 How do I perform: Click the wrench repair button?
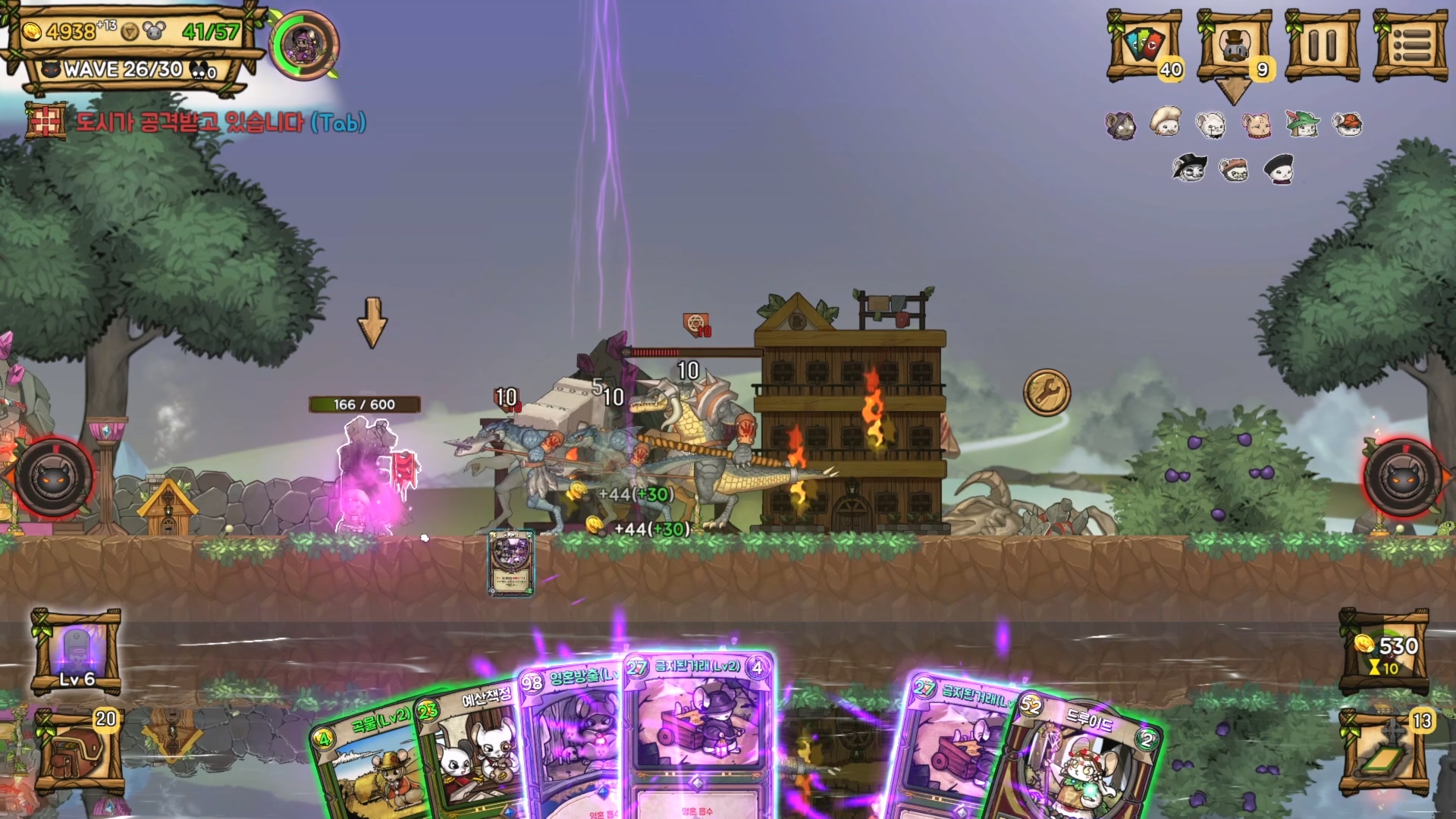coord(1046,392)
